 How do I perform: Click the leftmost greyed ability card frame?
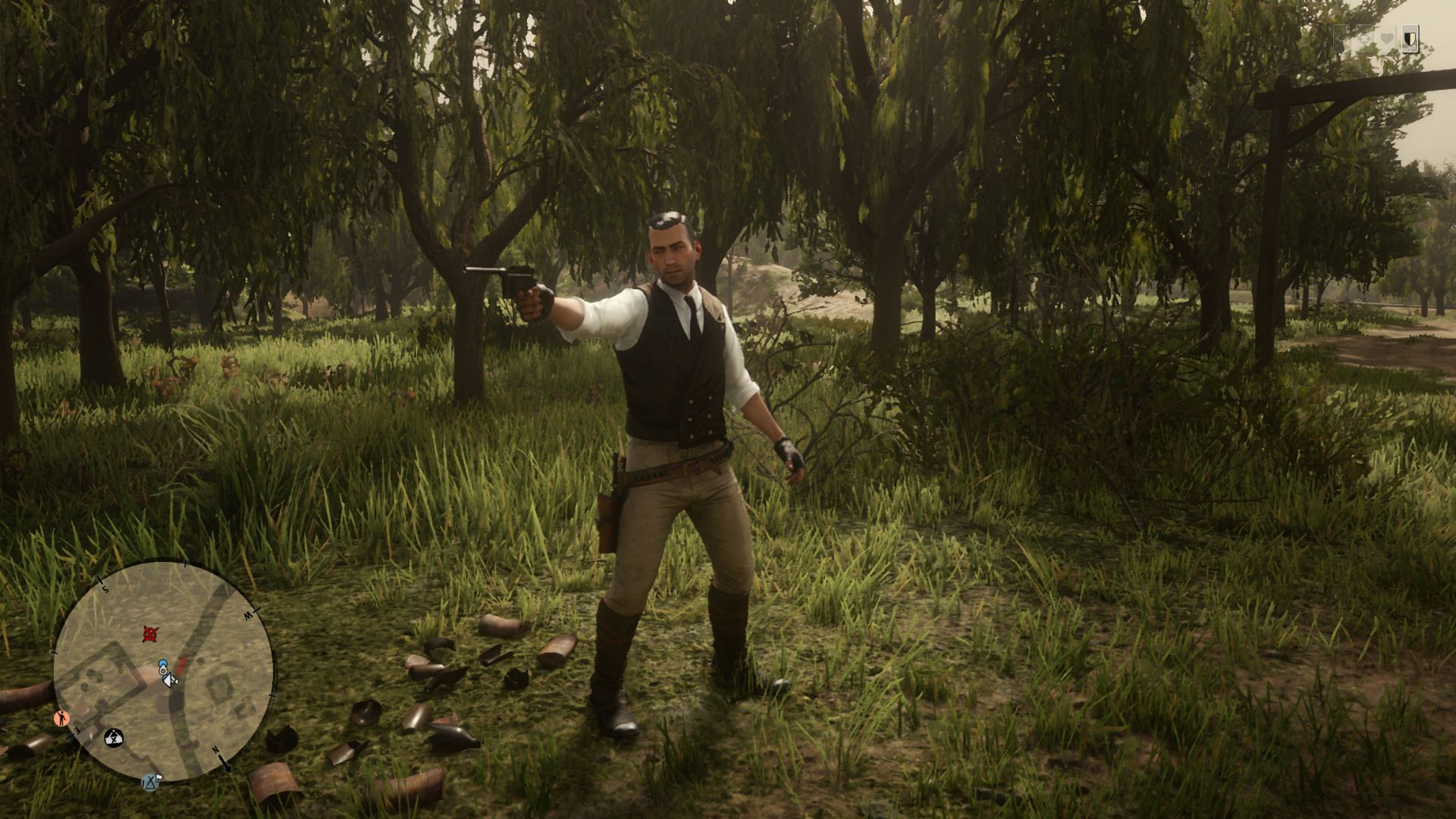pyautogui.click(x=1341, y=39)
